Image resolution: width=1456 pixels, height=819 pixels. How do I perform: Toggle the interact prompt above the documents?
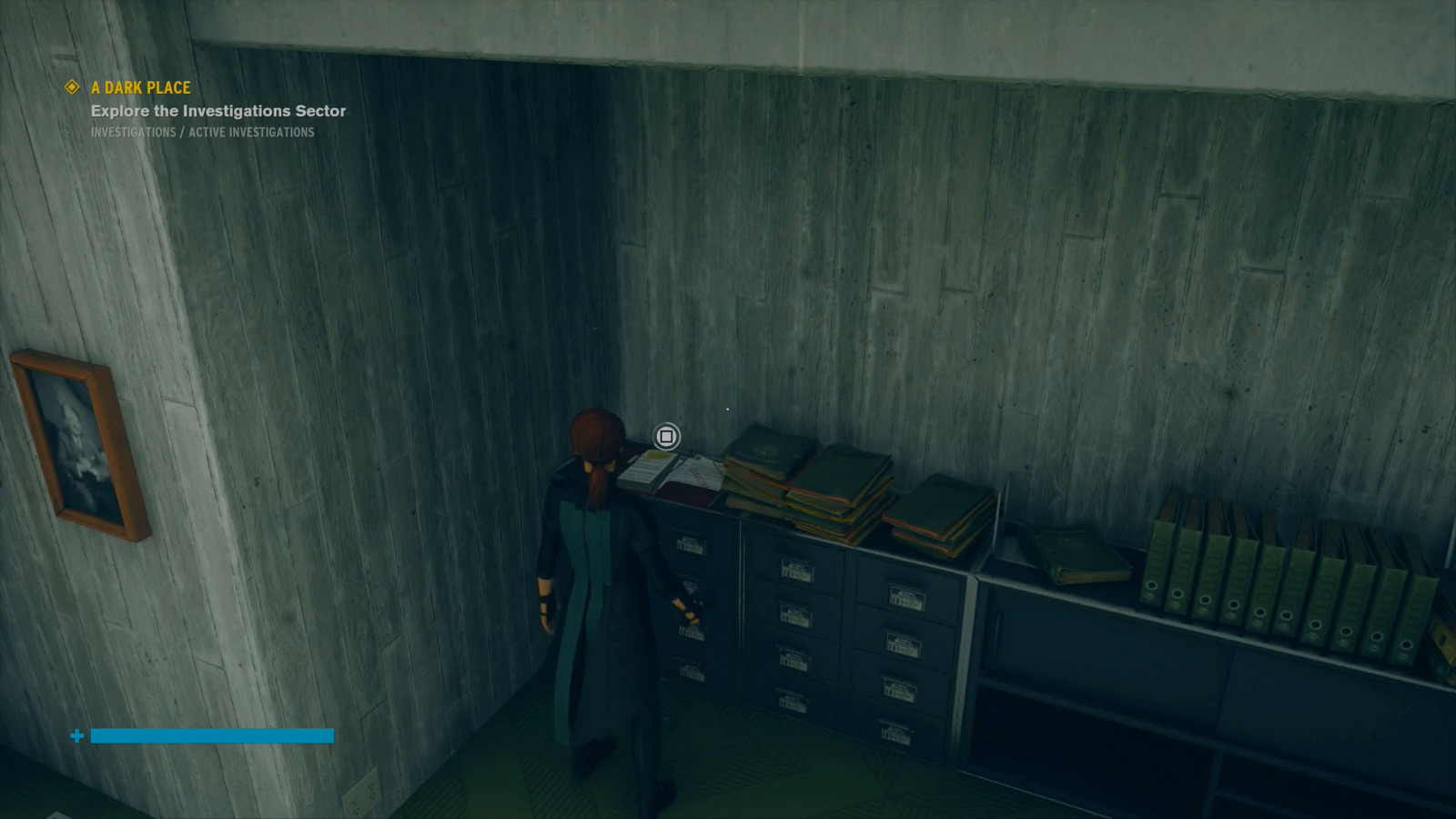click(x=666, y=438)
